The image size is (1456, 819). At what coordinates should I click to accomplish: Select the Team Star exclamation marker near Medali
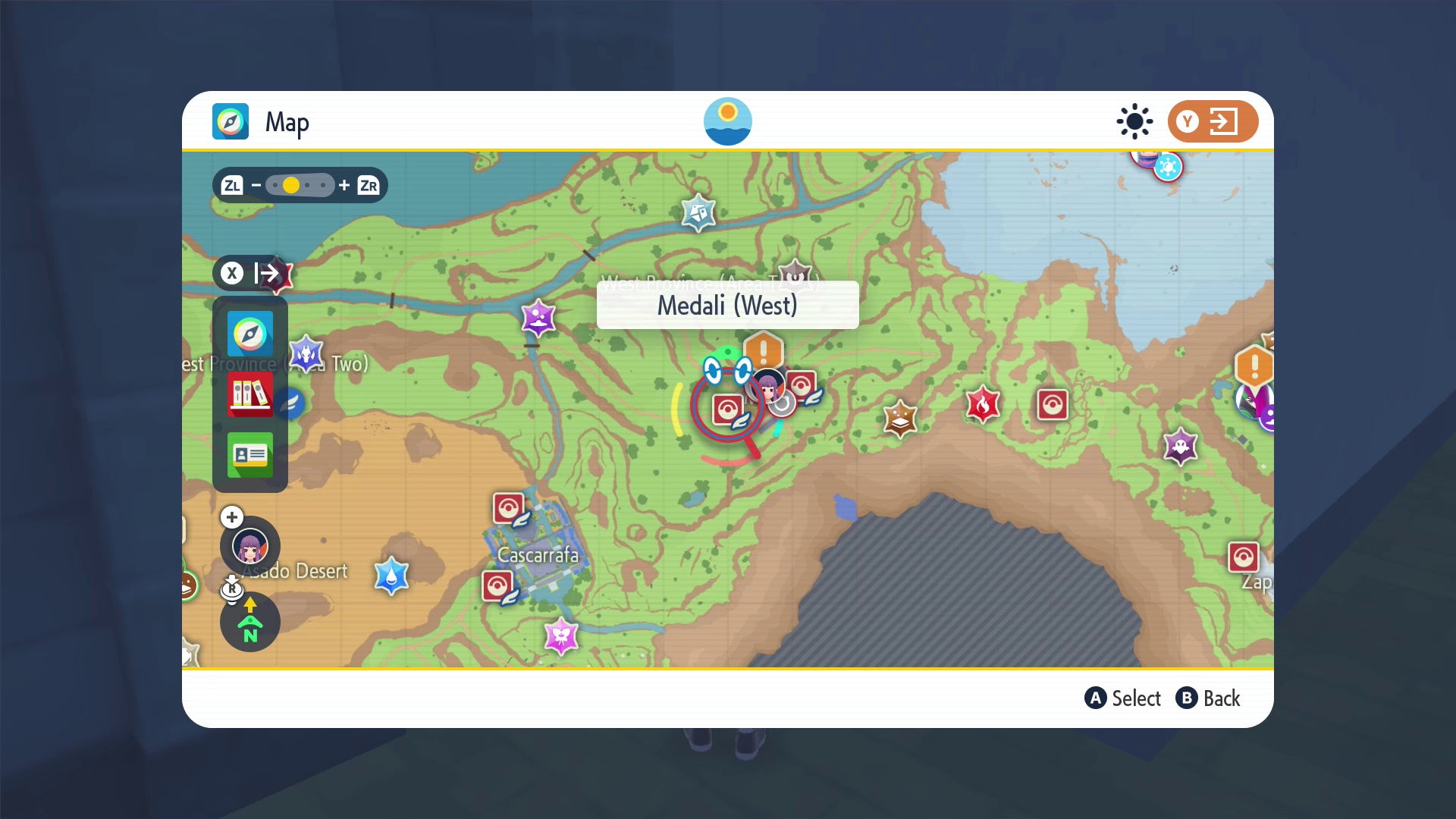pyautogui.click(x=763, y=350)
